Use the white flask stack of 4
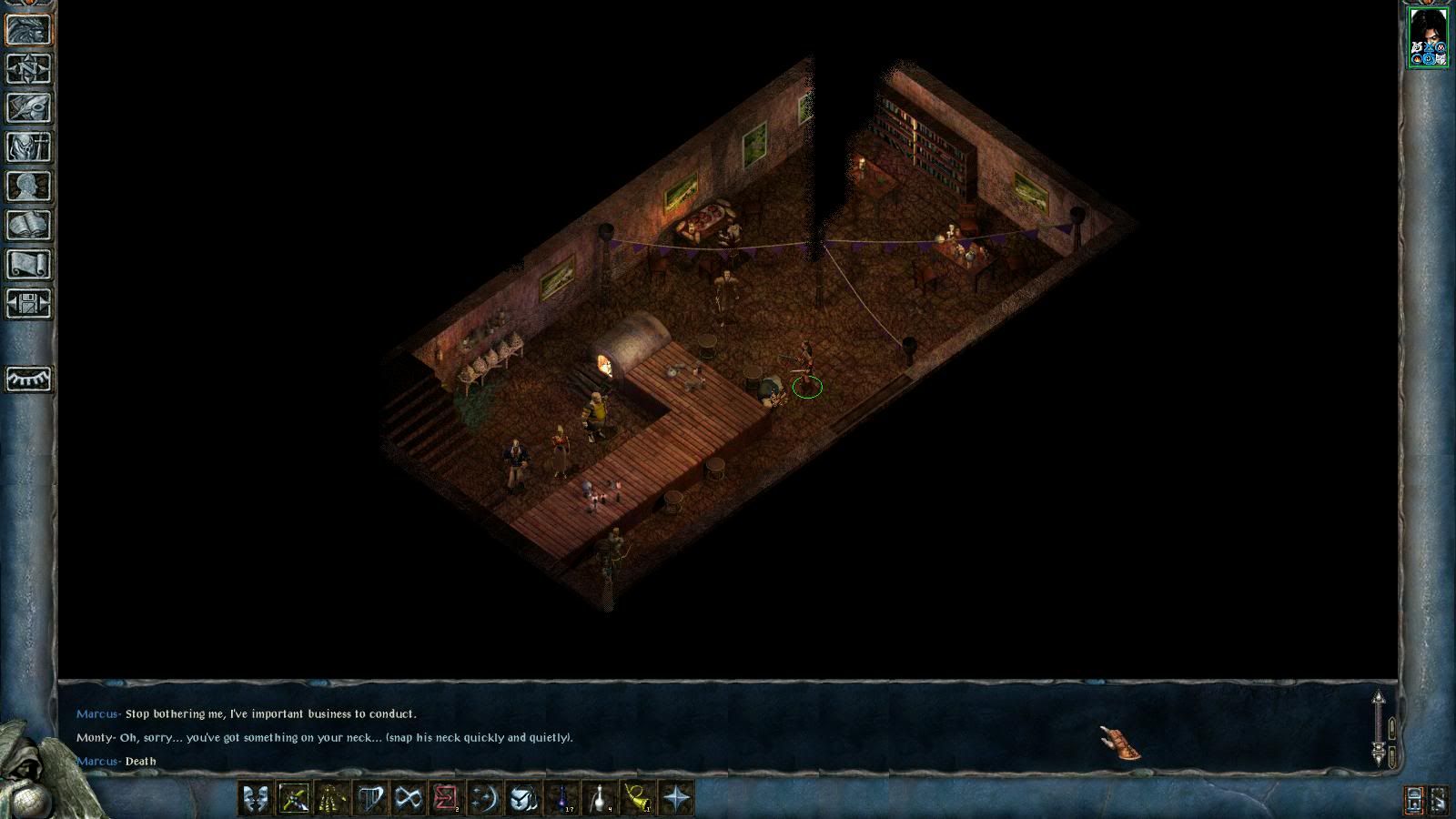 [x=600, y=798]
